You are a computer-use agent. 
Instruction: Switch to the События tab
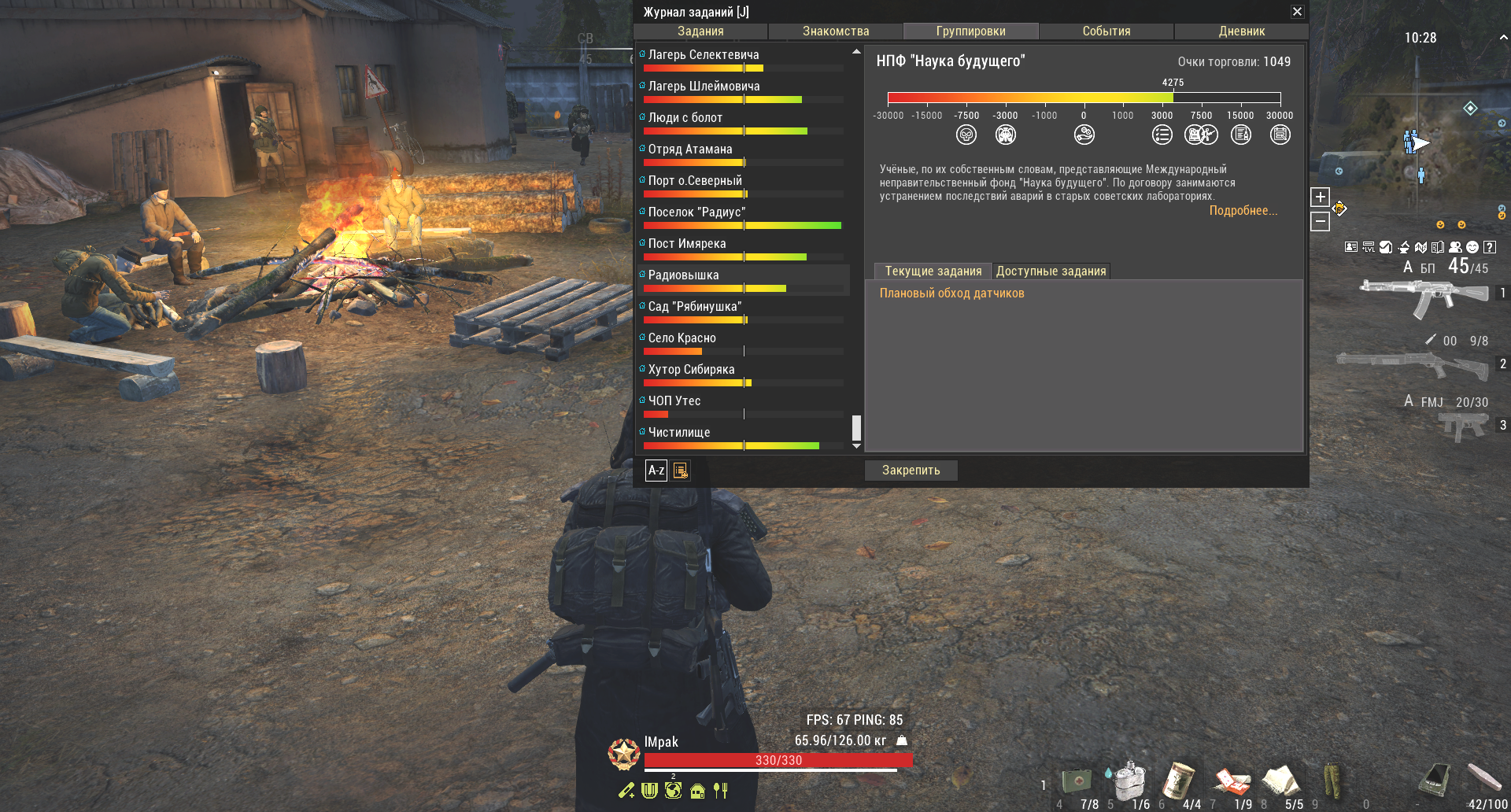click(x=1106, y=31)
